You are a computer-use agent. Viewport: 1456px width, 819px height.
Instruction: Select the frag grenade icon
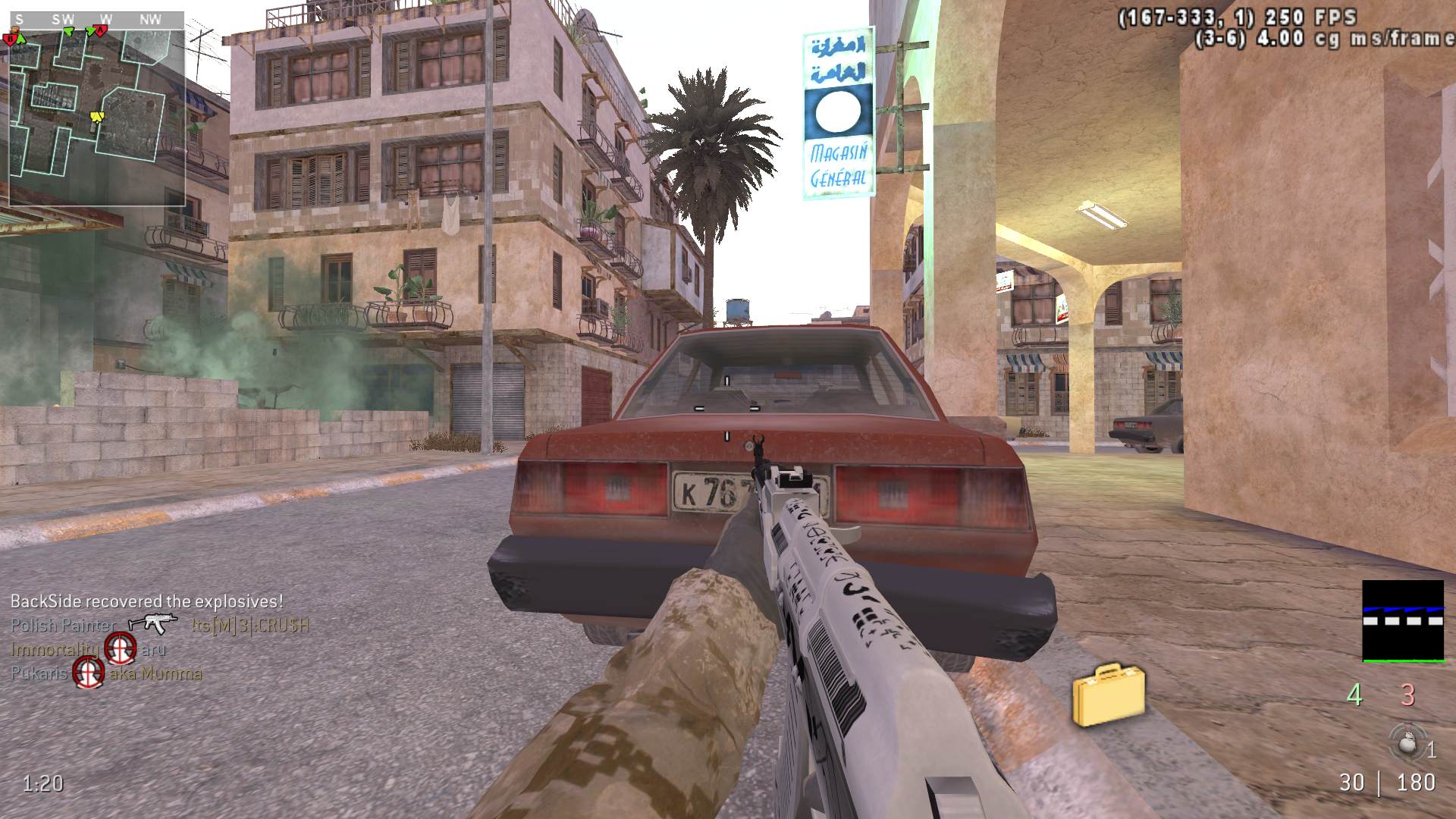pyautogui.click(x=1407, y=743)
